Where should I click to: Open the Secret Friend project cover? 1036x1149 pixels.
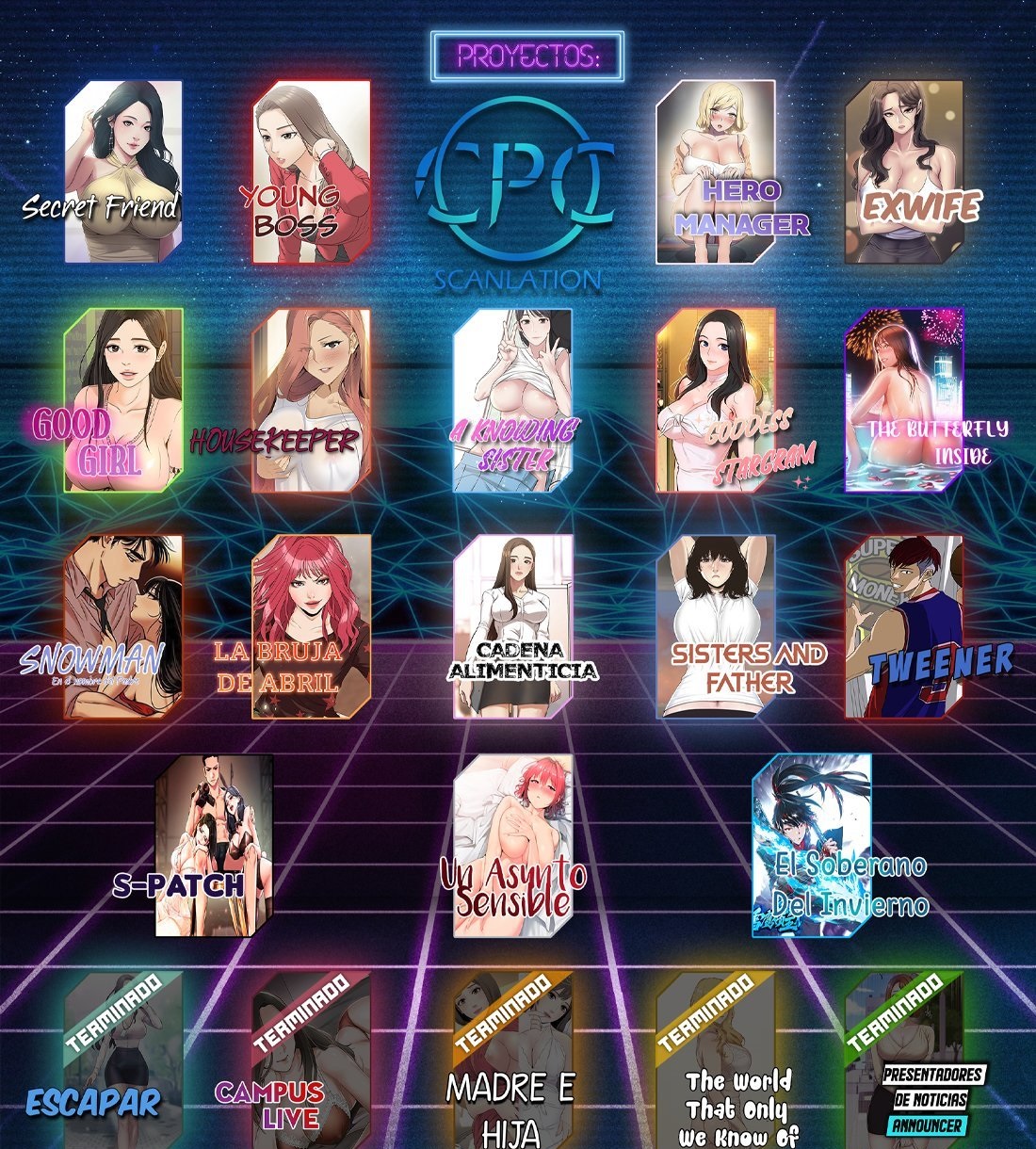(x=122, y=171)
